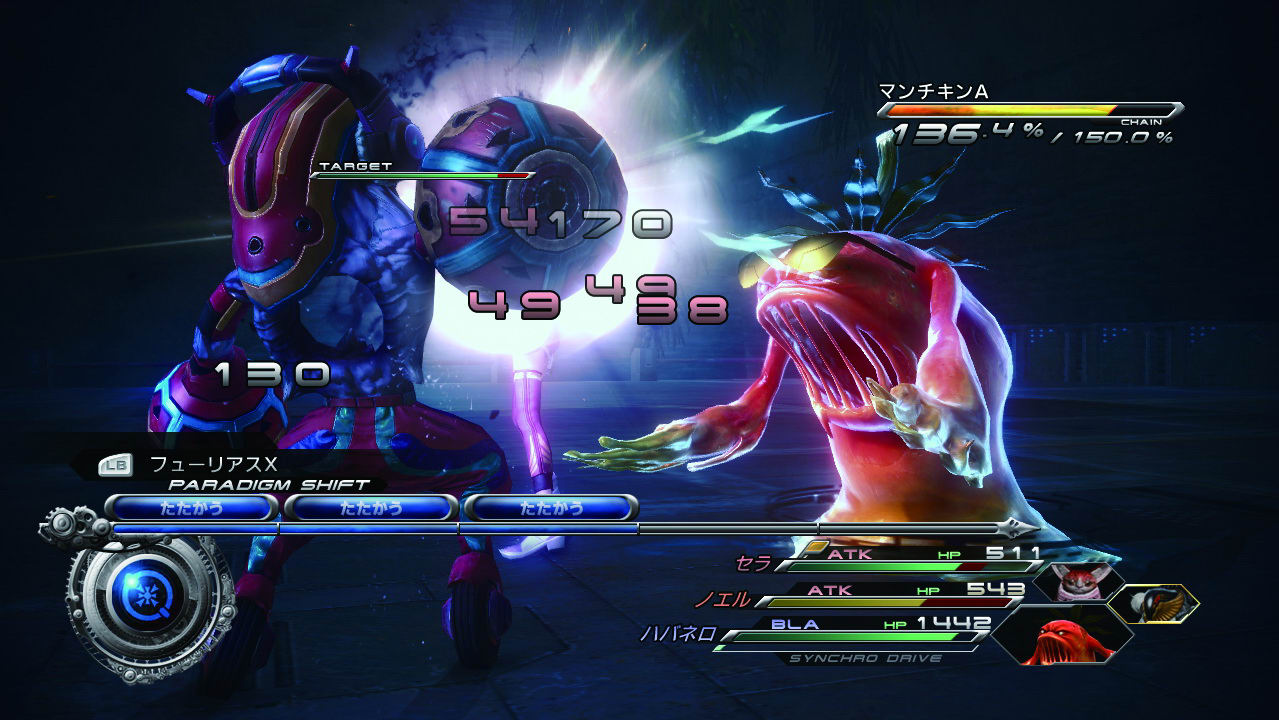Choose the gold-winged monster portrait
This screenshot has height=720, width=1279.
click(x=1151, y=603)
